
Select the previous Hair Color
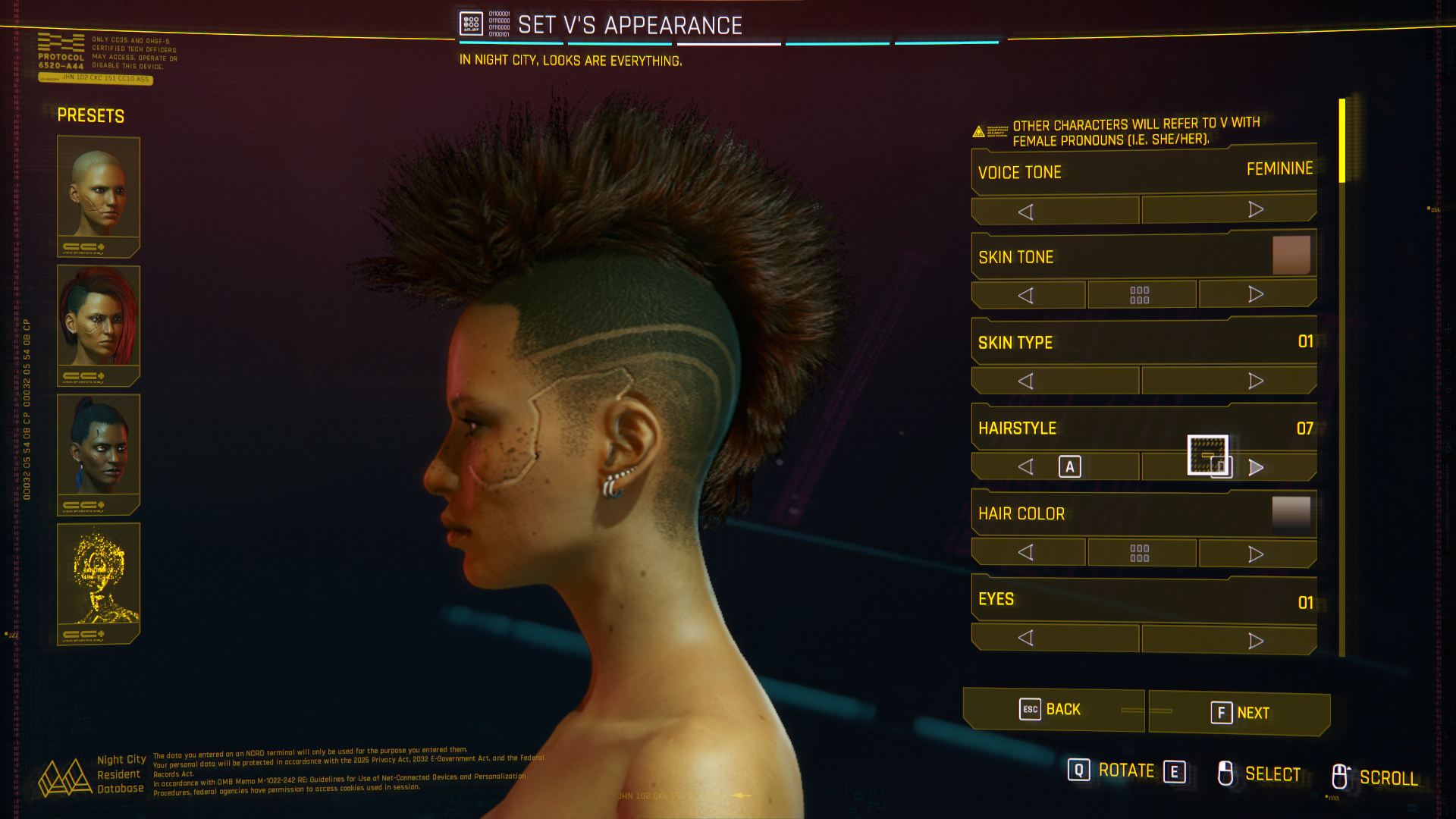point(1028,552)
